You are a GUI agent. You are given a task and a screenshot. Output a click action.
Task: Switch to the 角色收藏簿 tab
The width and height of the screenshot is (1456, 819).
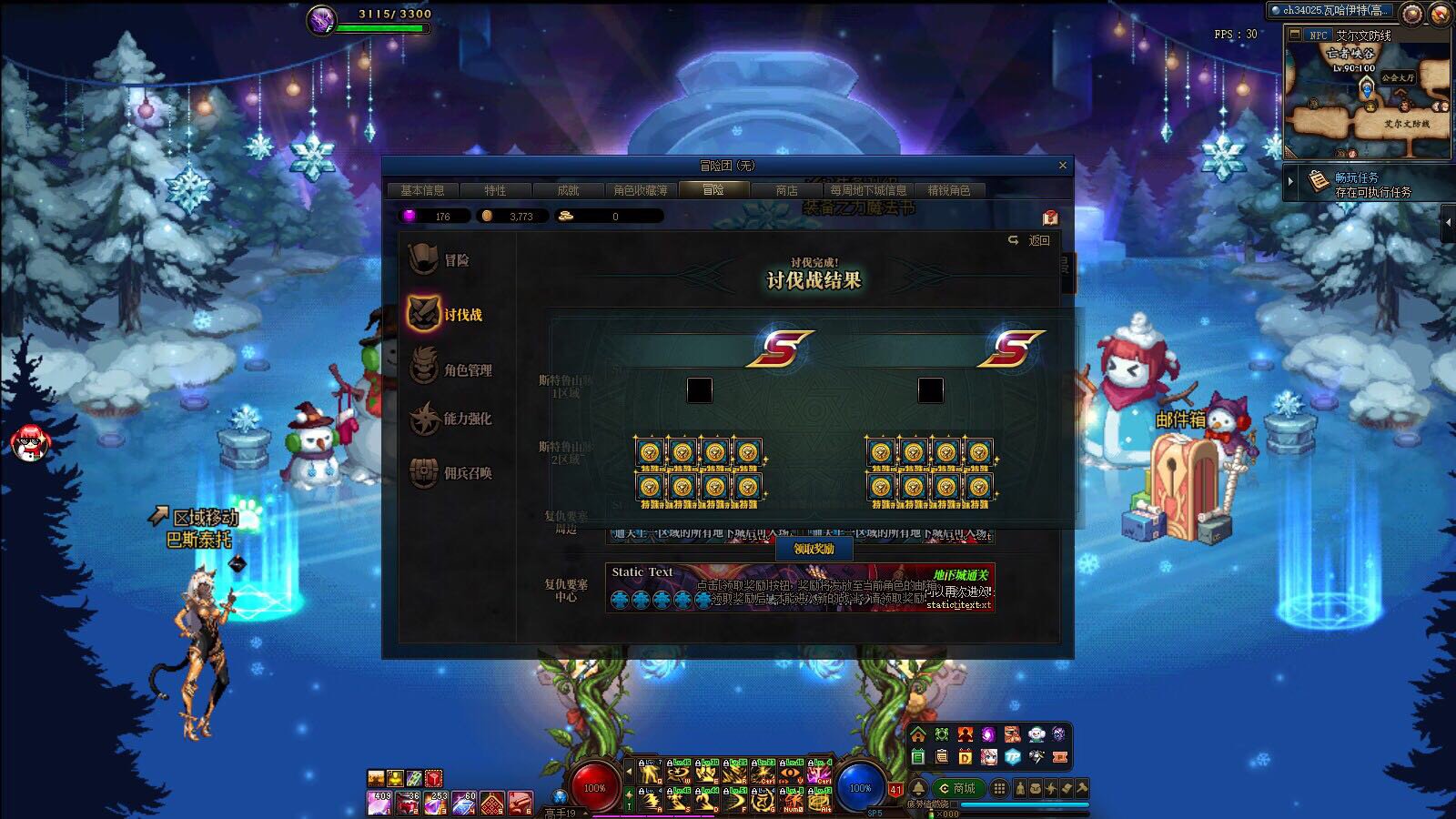point(640,190)
